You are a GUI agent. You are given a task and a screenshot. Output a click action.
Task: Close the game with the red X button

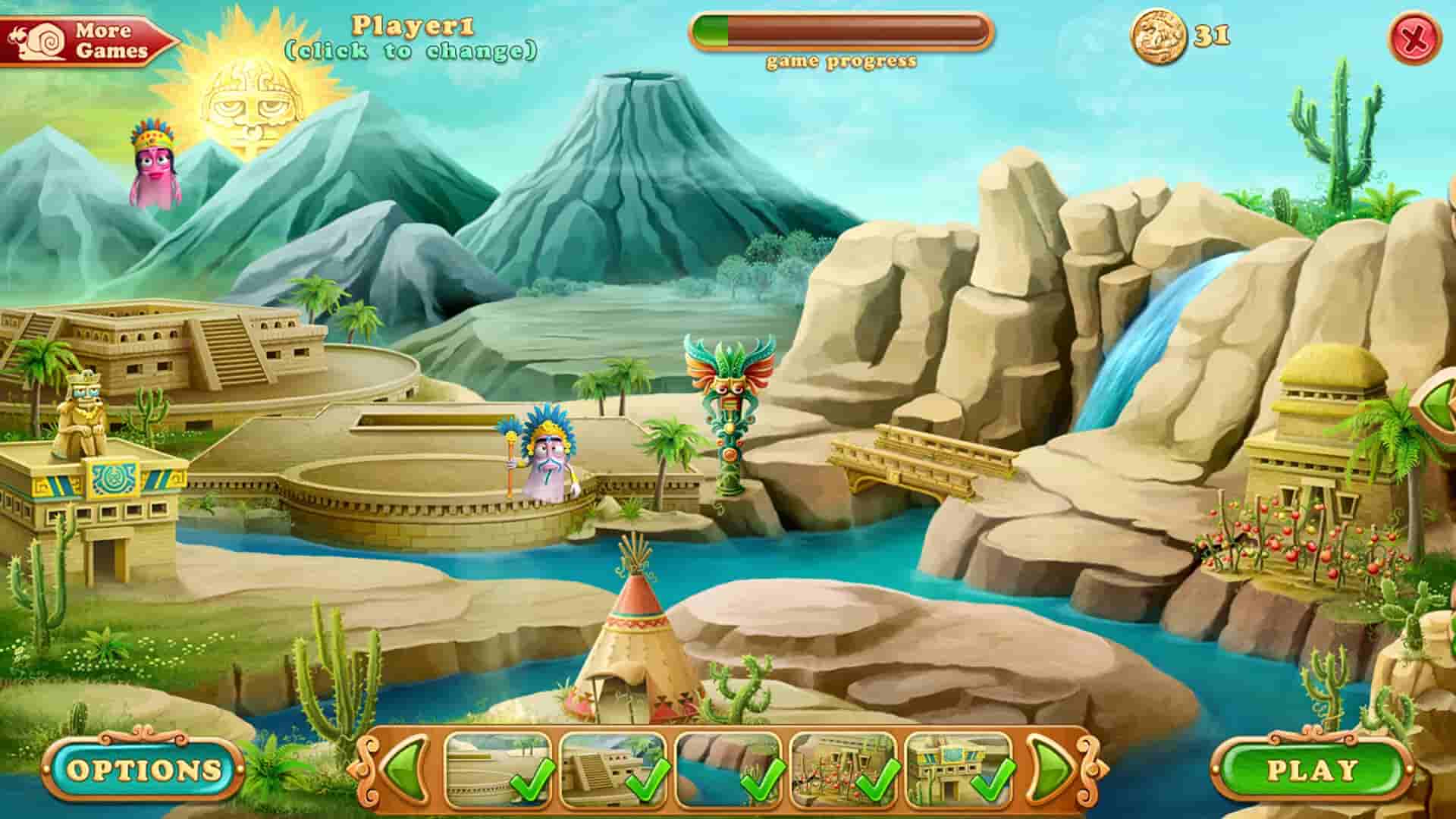click(1426, 36)
